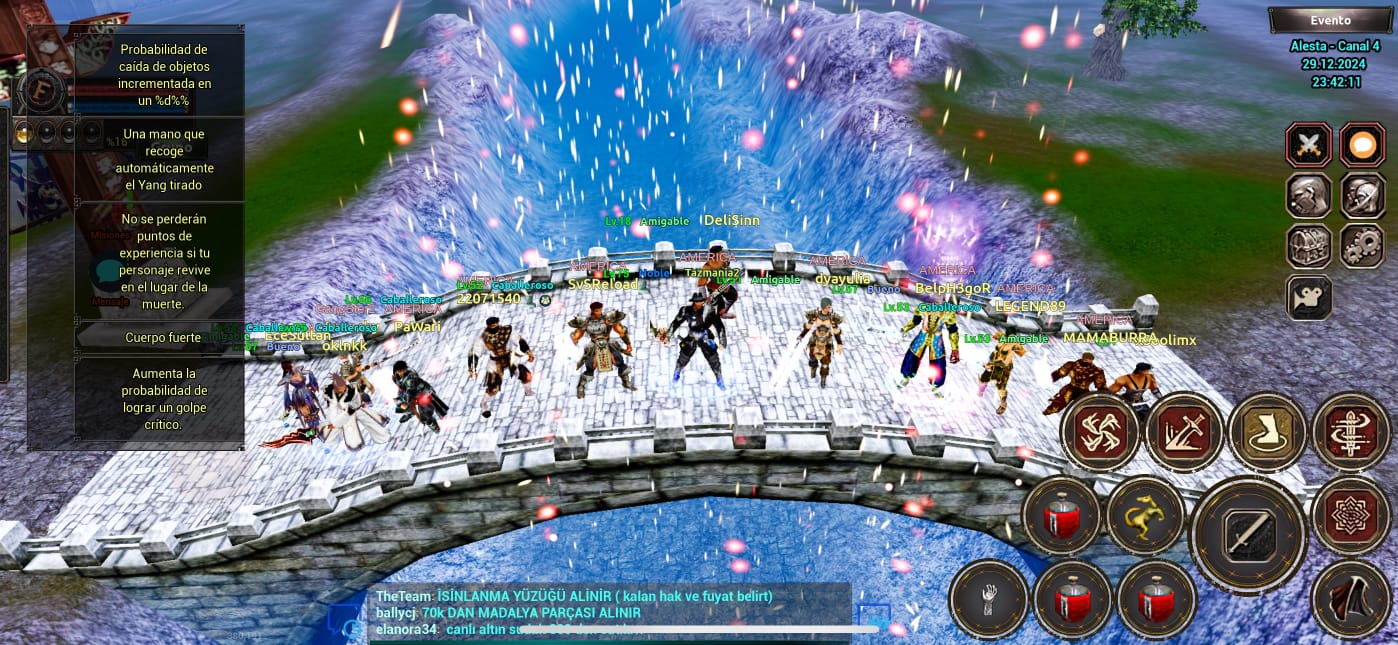Viewport: 1398px width, 645px height.
Task: Summon the golden horse mount
Action: 1145,516
